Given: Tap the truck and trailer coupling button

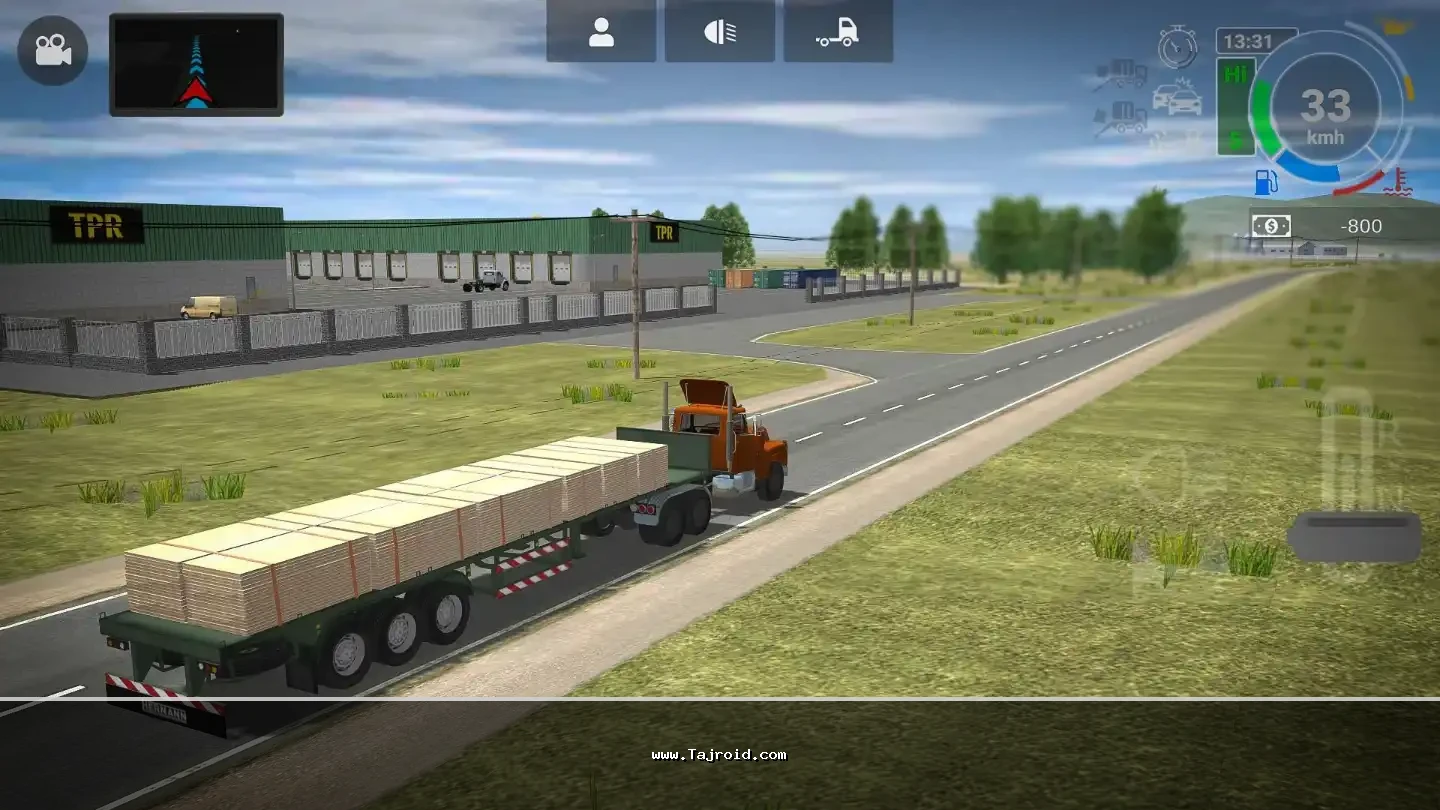Looking at the screenshot, I should (x=838, y=32).
